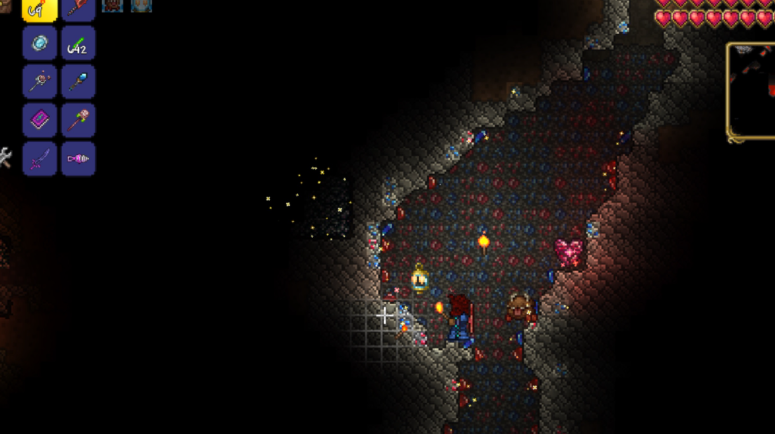Screen dimensions: 775x434
Task: Select the pink drill item slot
Action: (x=78, y=158)
